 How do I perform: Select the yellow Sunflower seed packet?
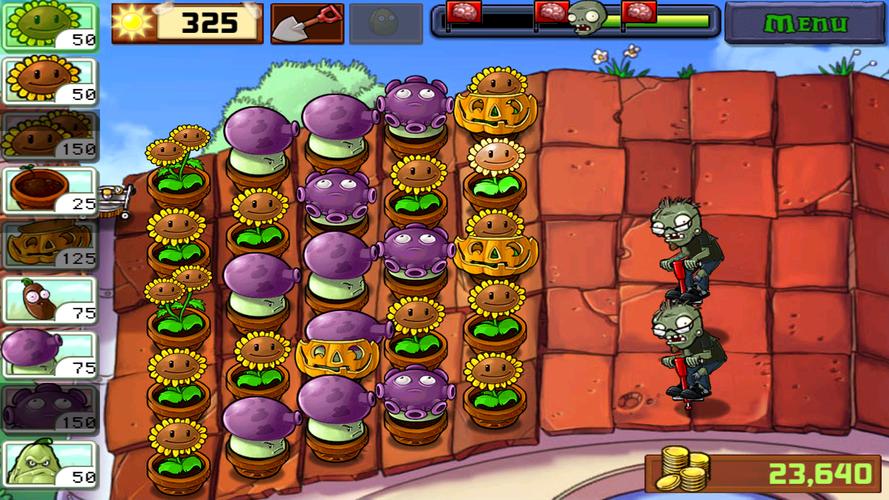50,81
